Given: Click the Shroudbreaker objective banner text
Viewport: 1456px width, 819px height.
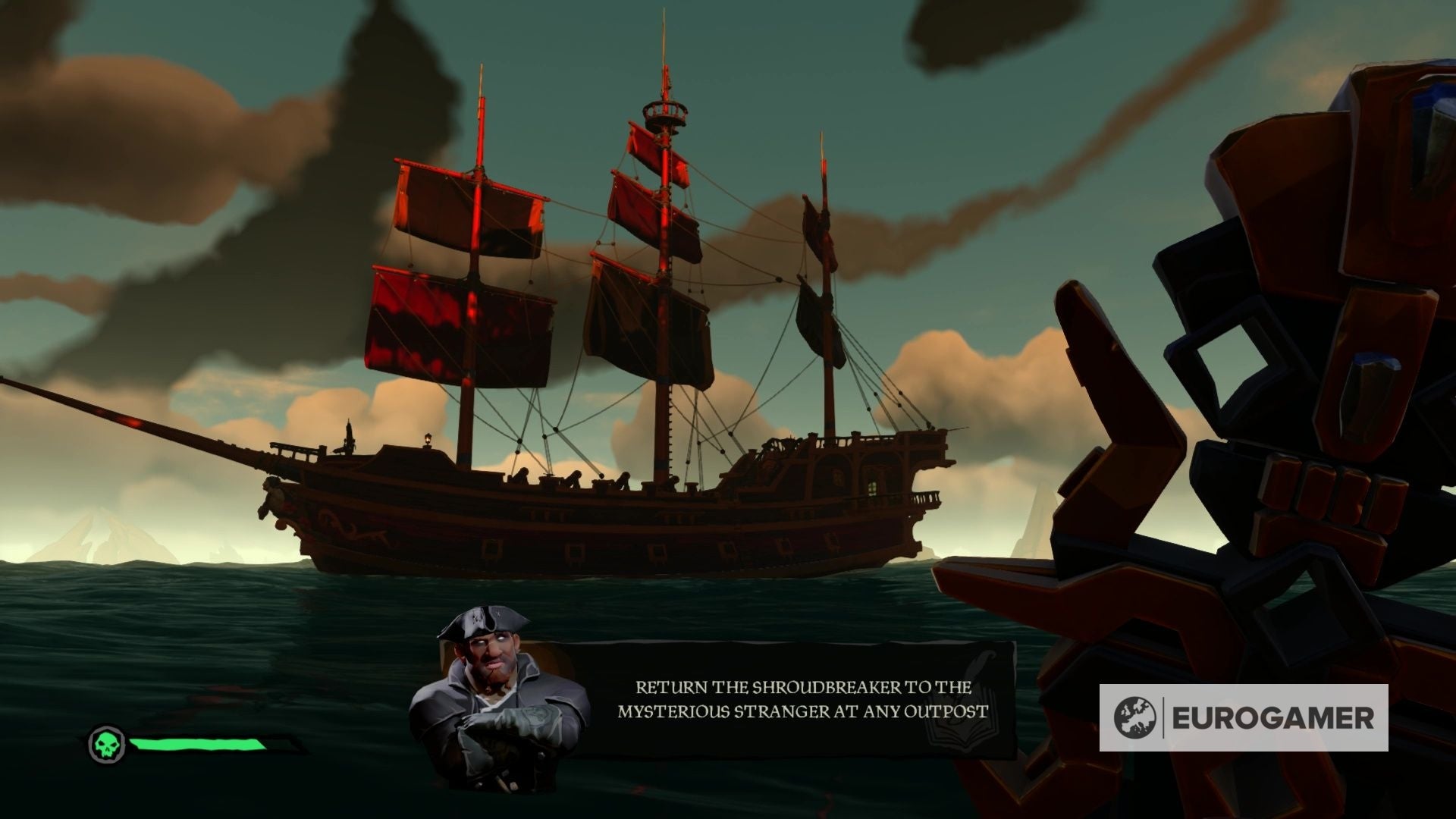Looking at the screenshot, I should pyautogui.click(x=802, y=699).
